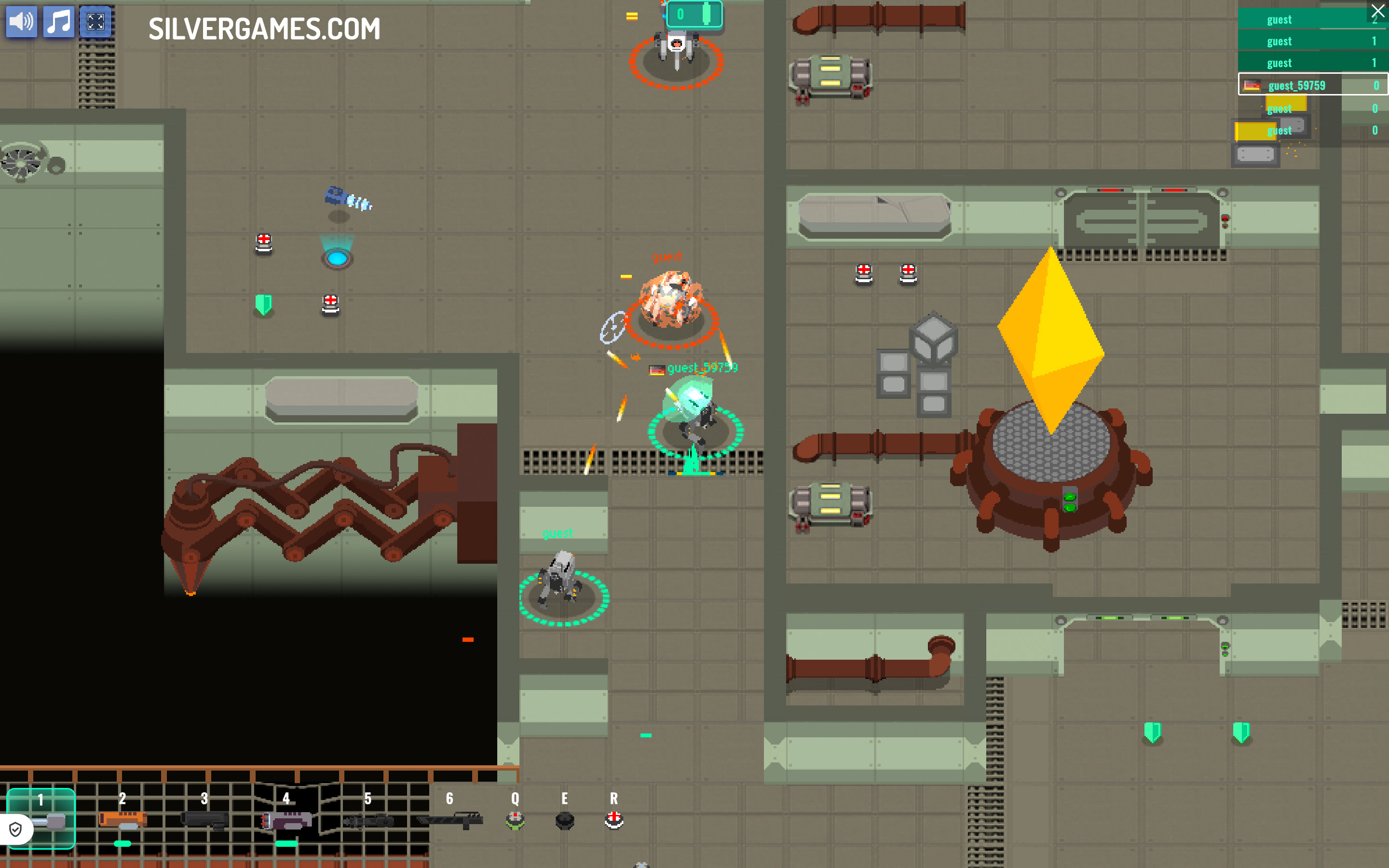Choose the purple gun in slot 4

pyautogui.click(x=286, y=820)
